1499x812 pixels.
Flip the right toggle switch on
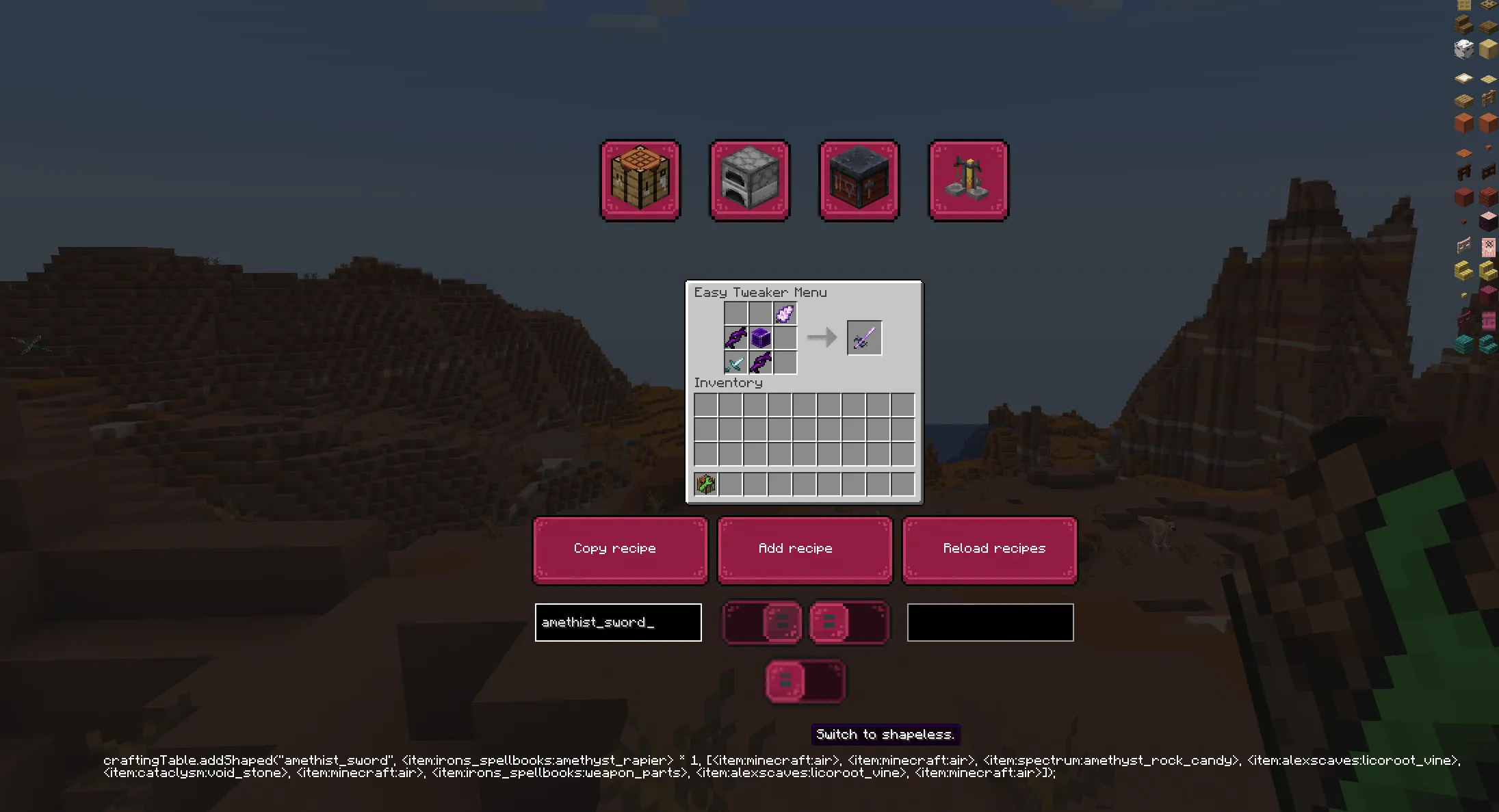tap(849, 623)
